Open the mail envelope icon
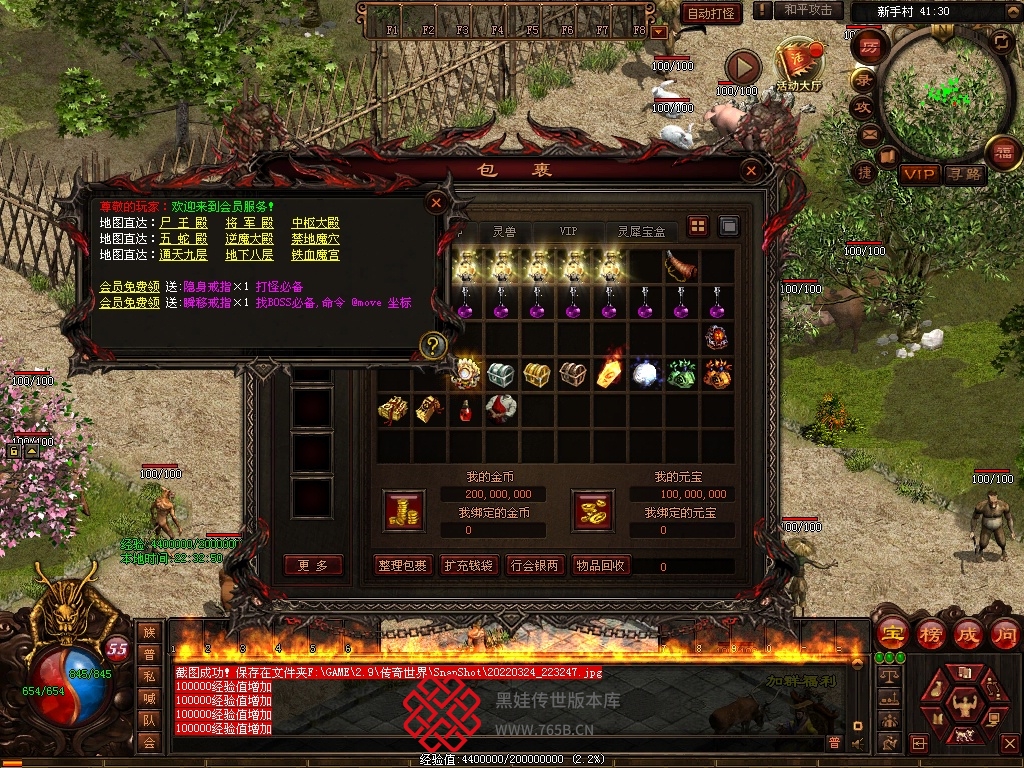Viewport: 1024px width, 768px height. (867, 134)
